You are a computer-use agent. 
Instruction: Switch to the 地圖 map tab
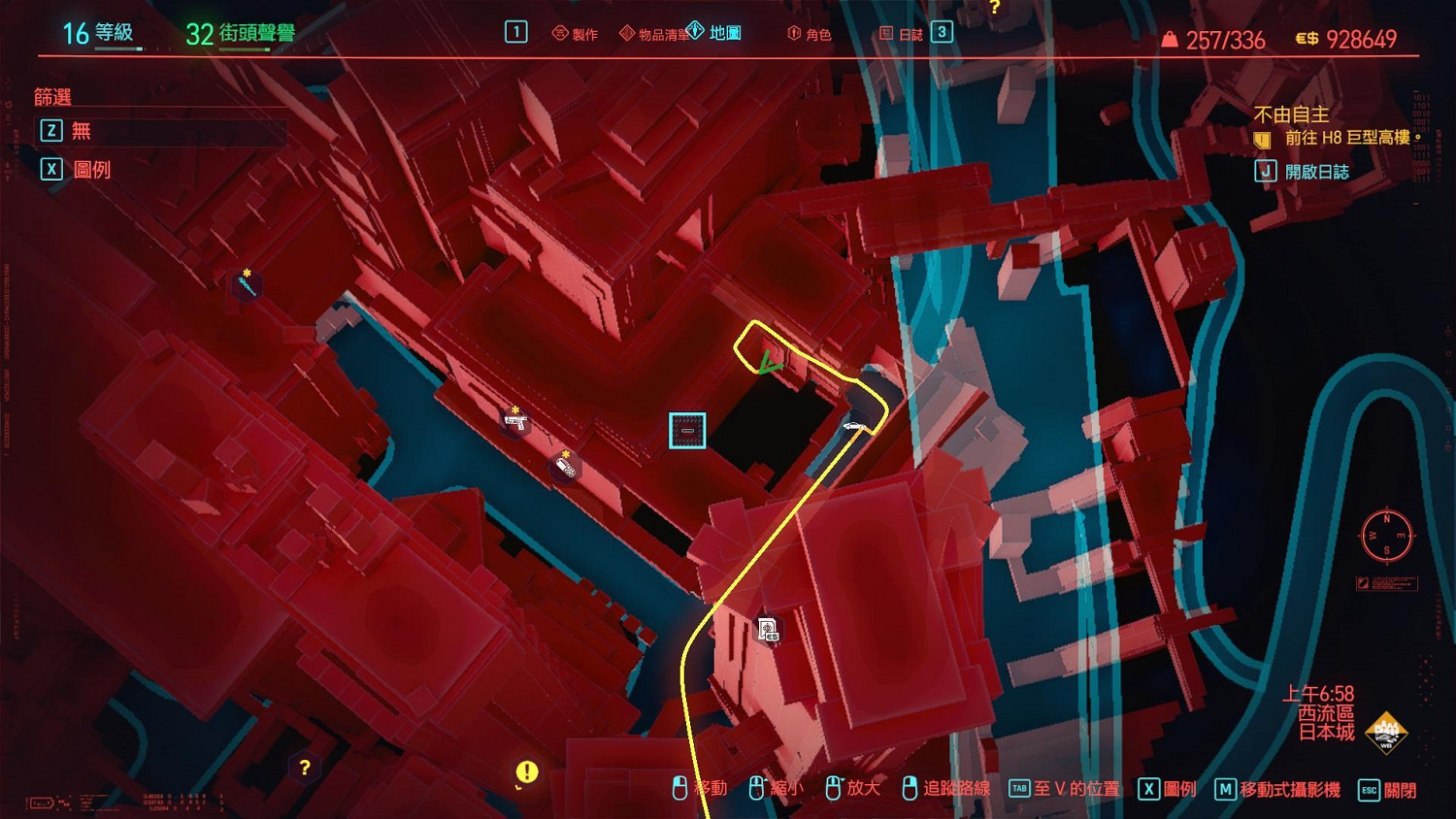pyautogui.click(x=725, y=31)
